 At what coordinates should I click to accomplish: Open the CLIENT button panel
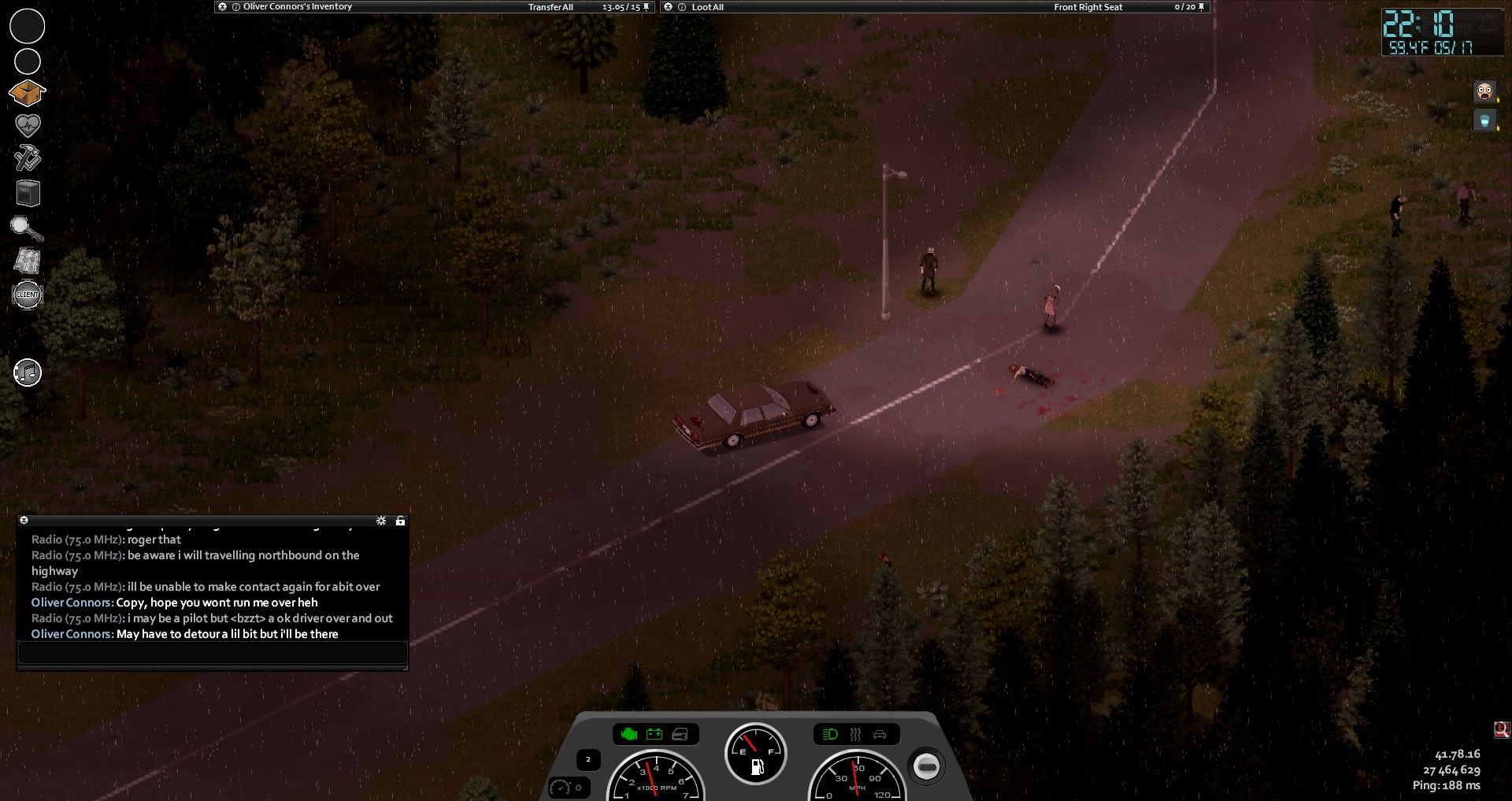pyautogui.click(x=28, y=295)
